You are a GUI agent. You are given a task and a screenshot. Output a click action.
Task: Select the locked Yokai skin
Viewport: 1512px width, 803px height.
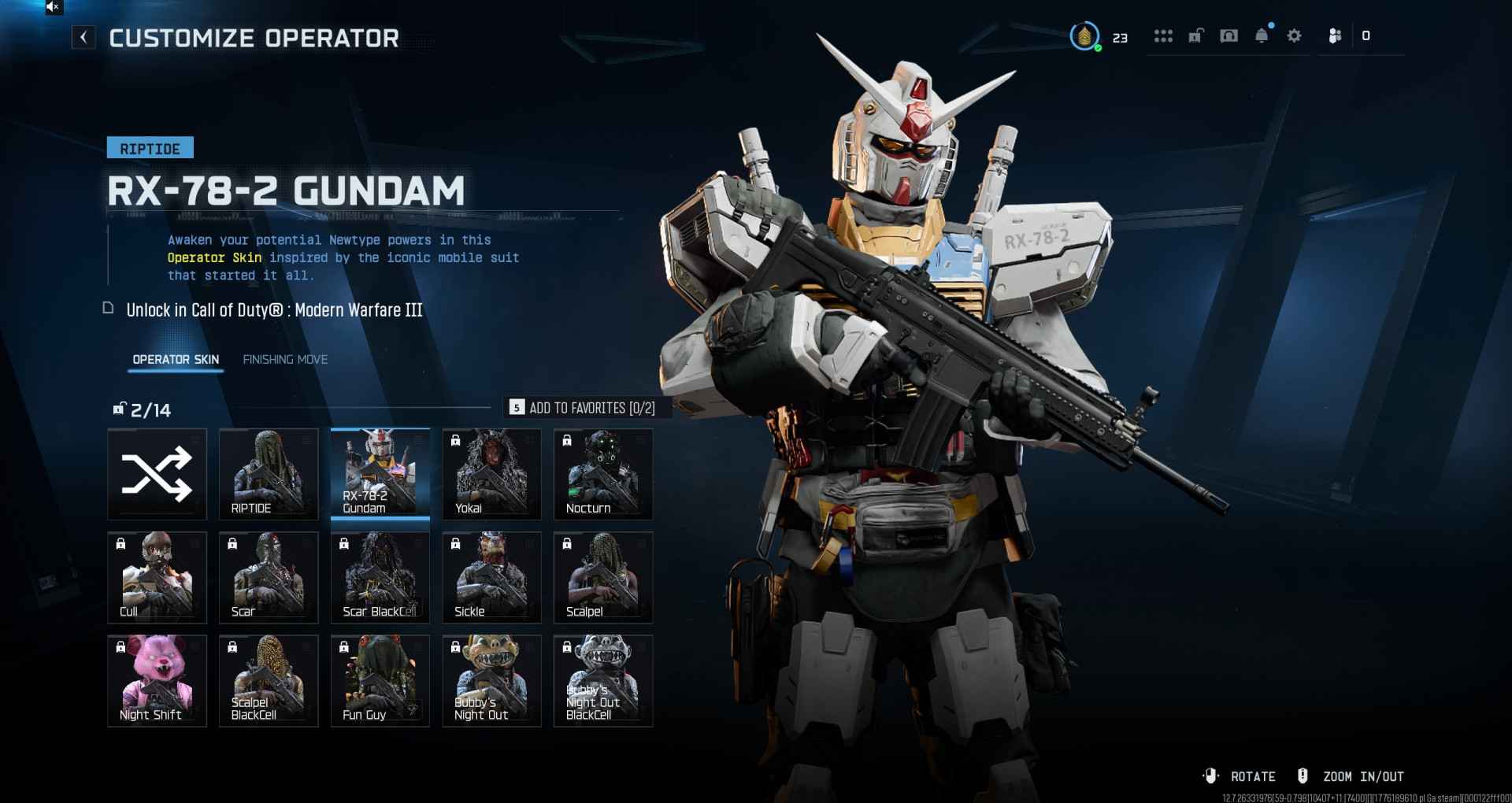click(491, 474)
